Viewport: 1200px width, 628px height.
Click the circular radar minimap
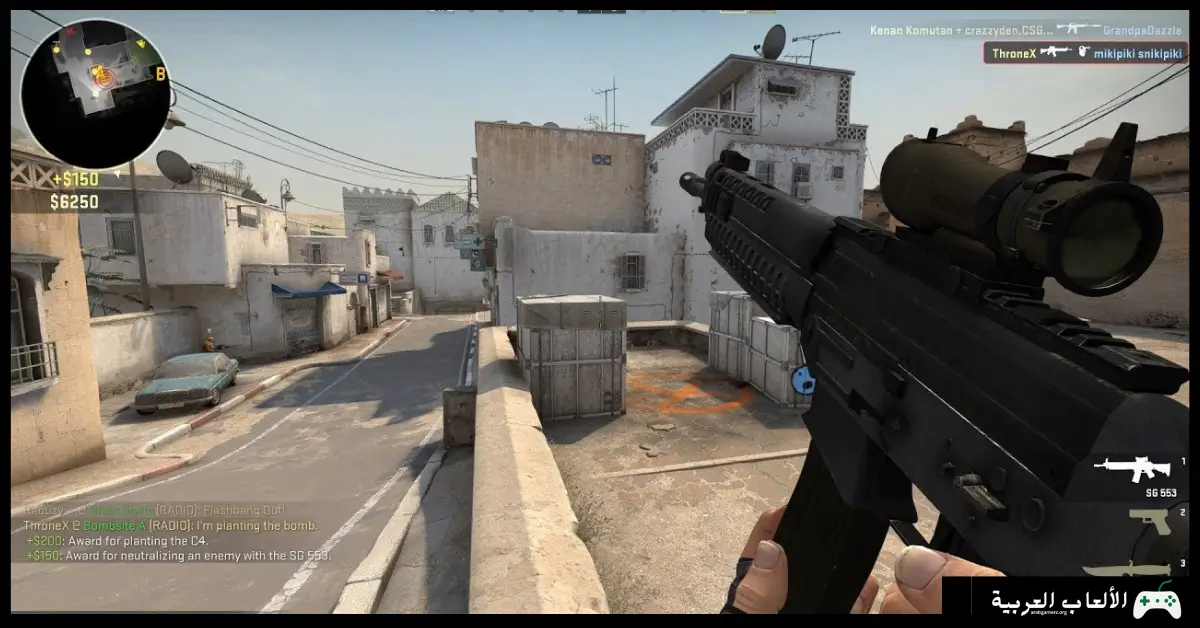[95, 93]
